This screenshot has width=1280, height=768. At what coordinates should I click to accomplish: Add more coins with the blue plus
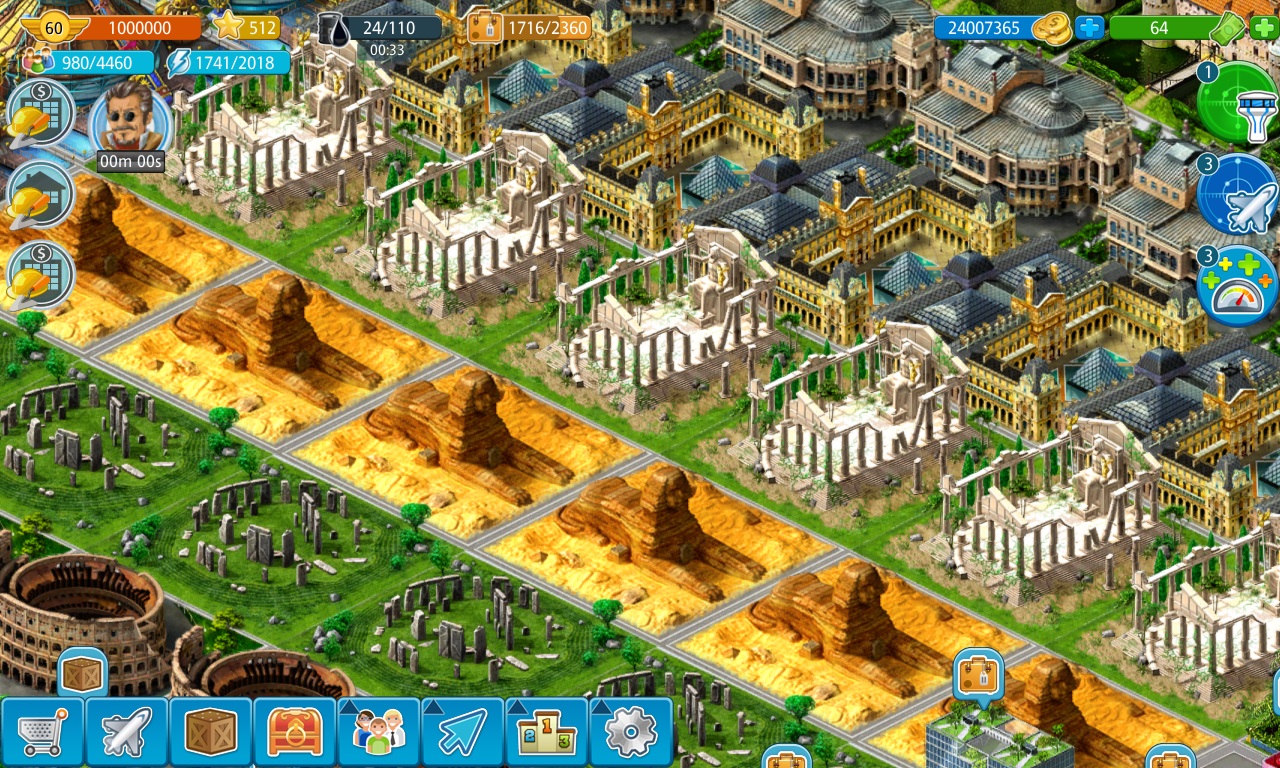(1089, 28)
